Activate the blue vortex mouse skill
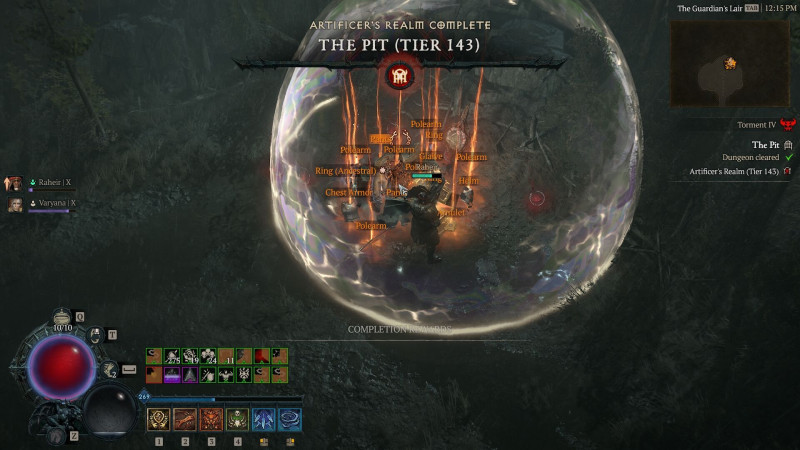800x450 pixels. tap(289, 419)
